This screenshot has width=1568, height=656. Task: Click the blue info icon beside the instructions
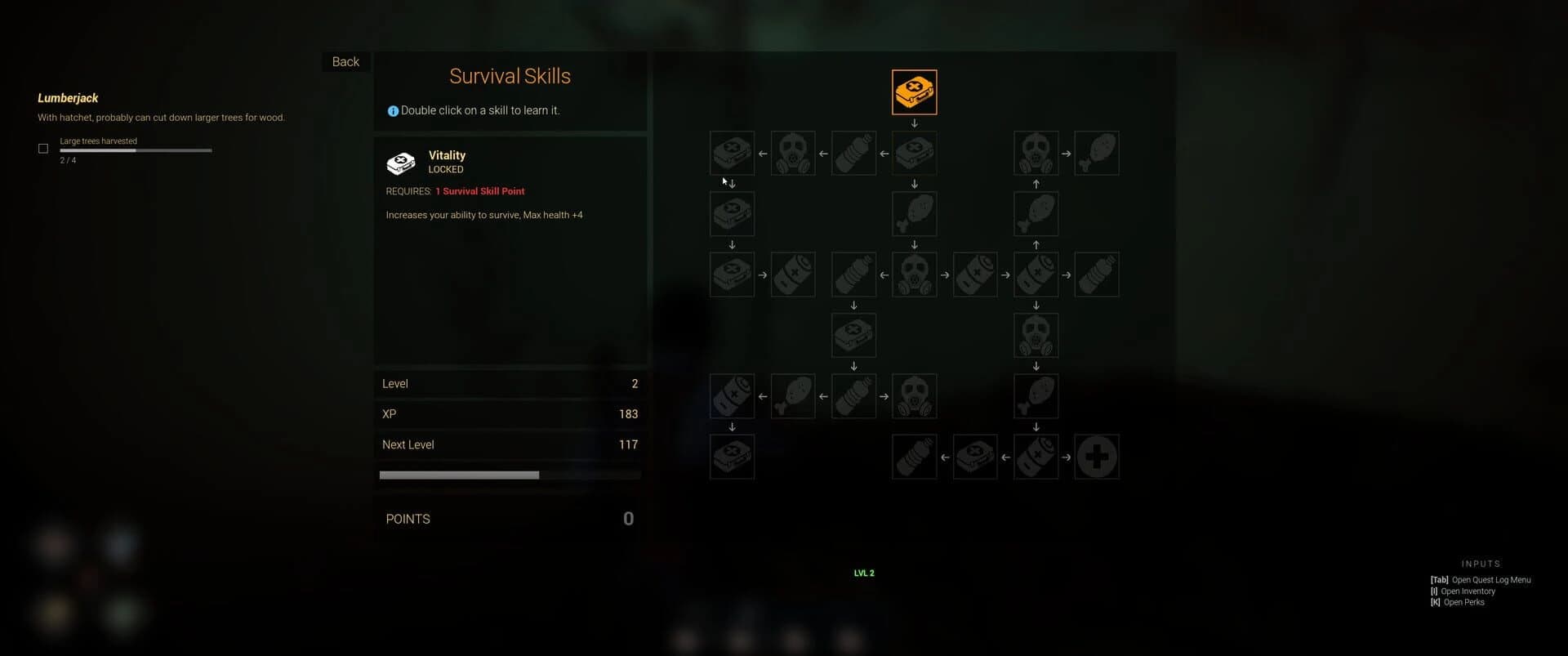point(392,110)
